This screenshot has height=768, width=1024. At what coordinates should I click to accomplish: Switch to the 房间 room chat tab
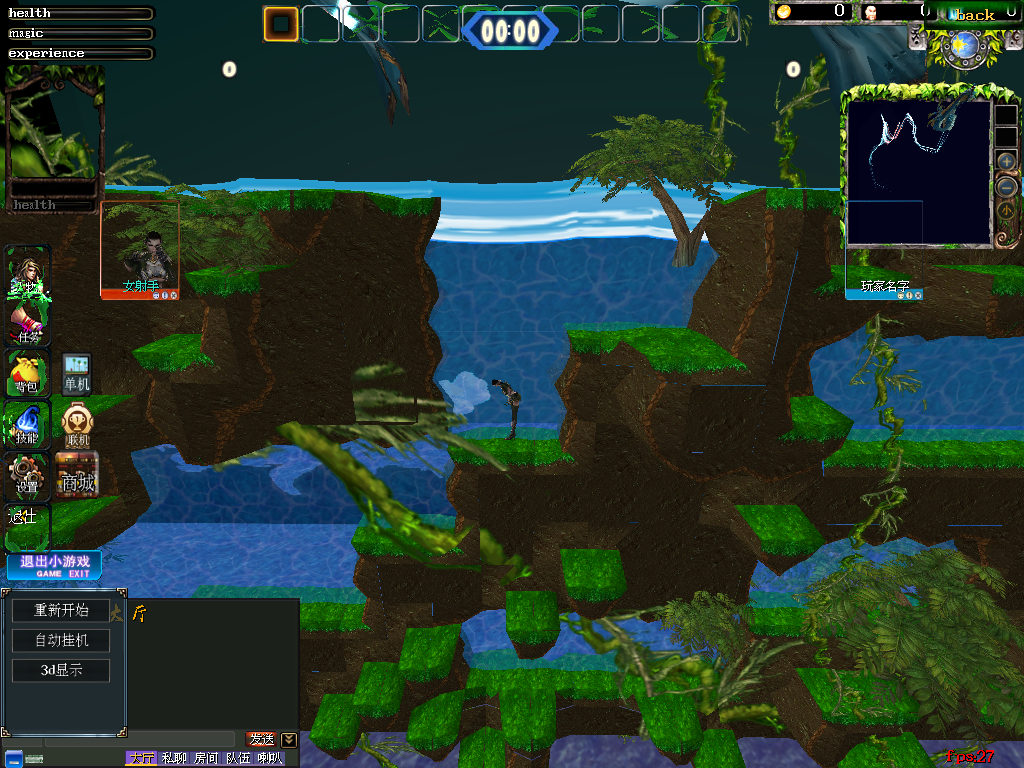206,759
